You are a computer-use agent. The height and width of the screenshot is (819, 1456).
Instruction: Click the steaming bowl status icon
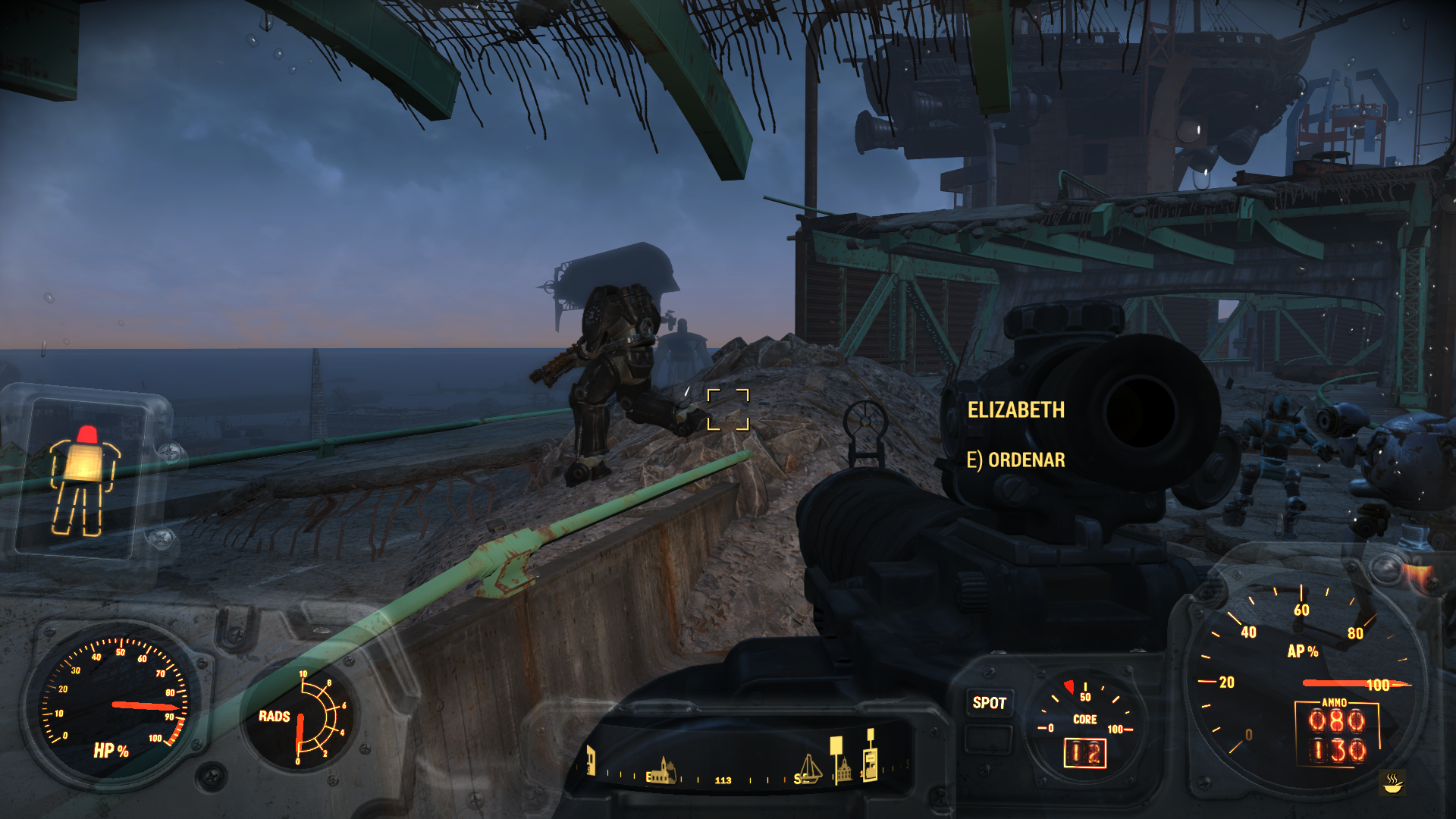[1392, 783]
